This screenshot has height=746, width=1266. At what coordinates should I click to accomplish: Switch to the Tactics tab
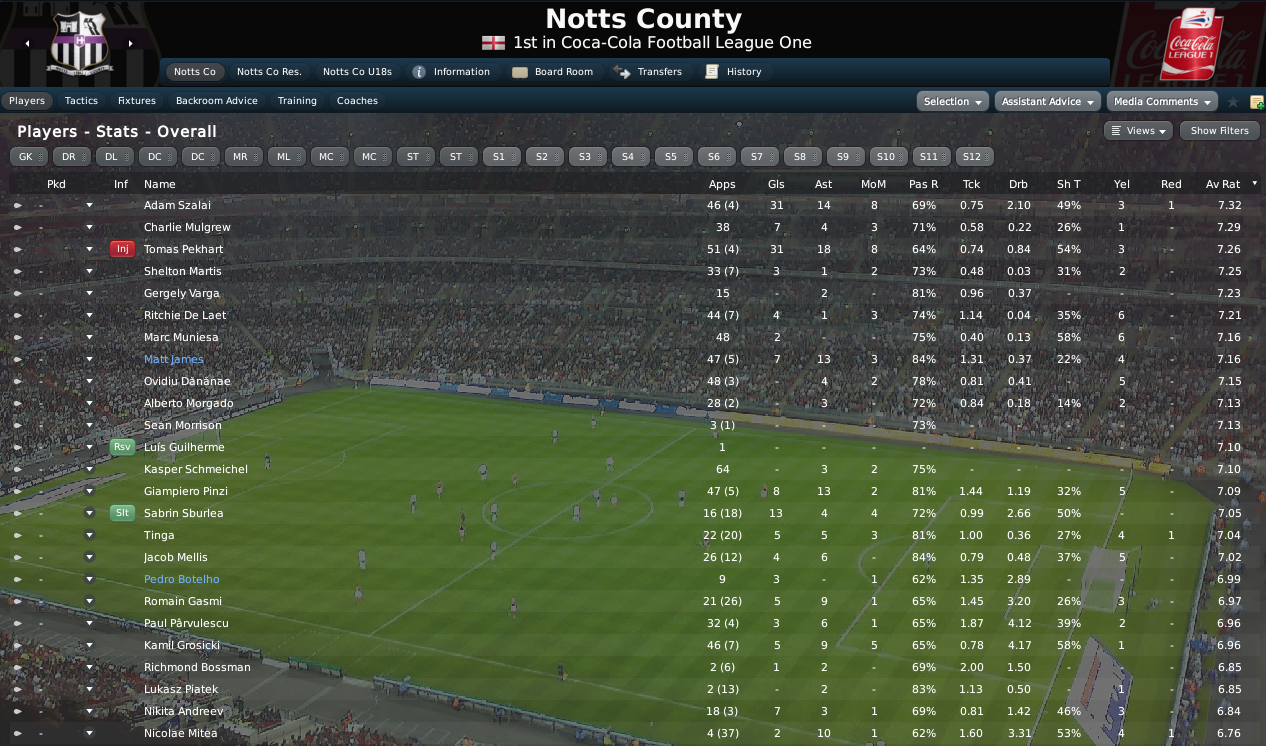tap(81, 101)
